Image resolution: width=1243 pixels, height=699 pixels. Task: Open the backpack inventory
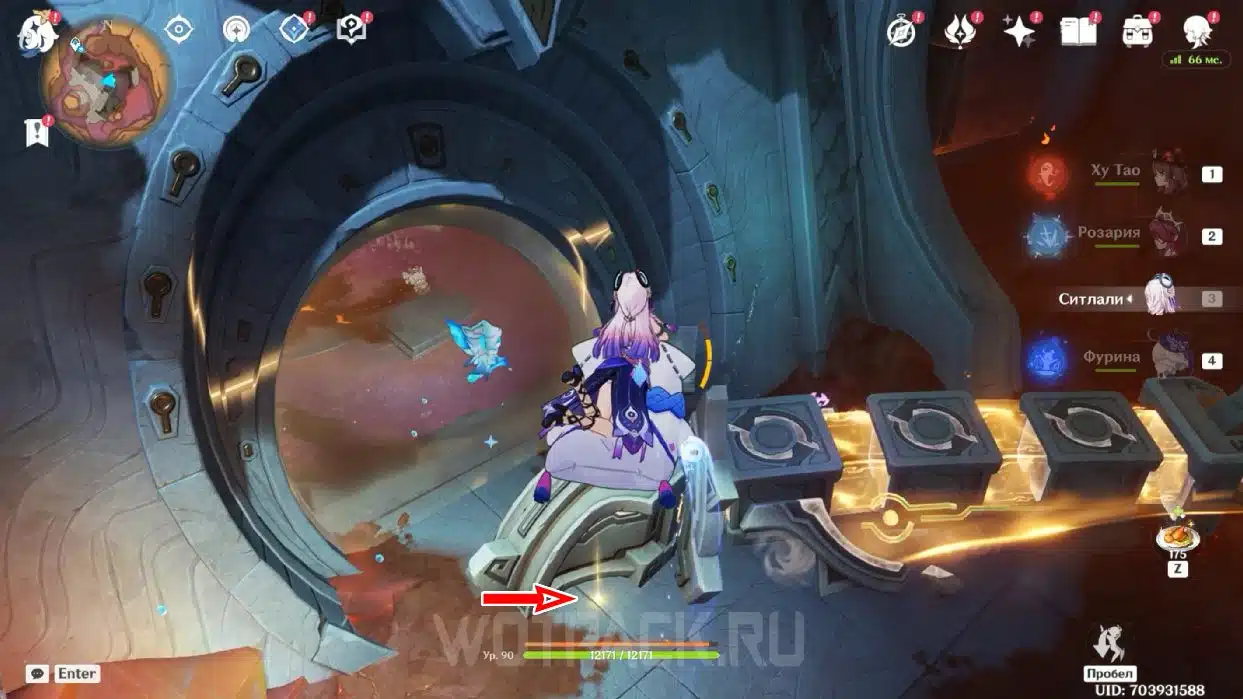coord(1136,33)
